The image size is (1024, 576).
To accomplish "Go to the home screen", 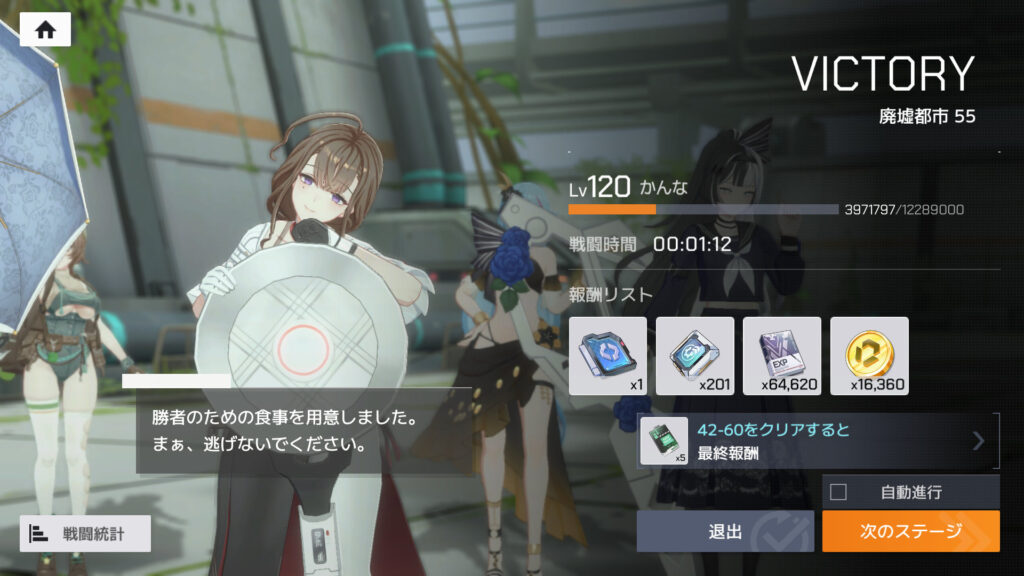I will (x=45, y=30).
